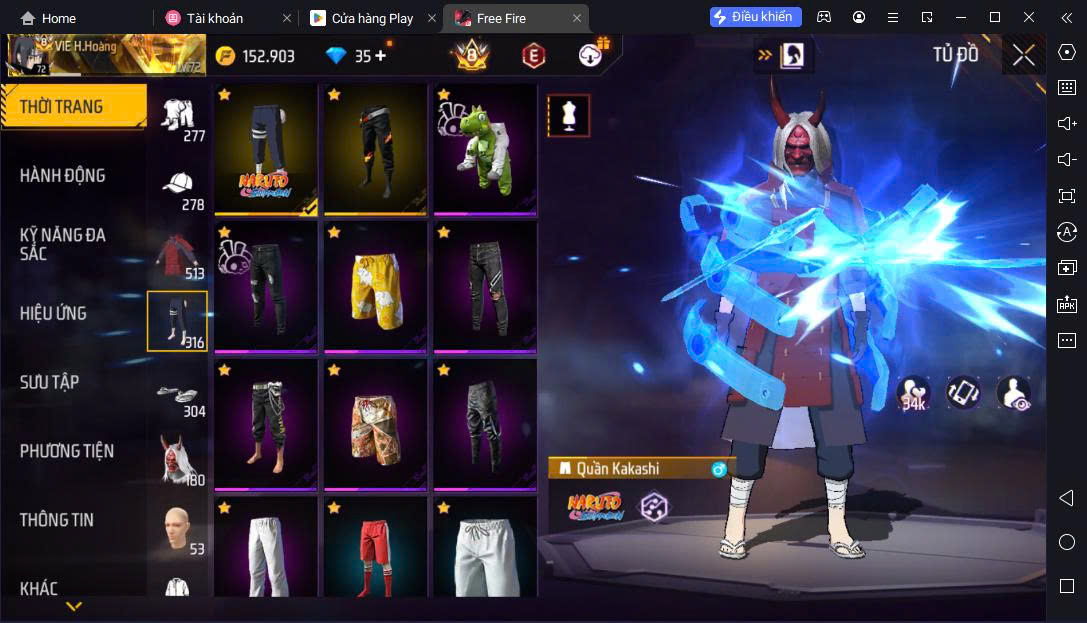The width and height of the screenshot is (1087, 623).
Task: Show the cap headwear subcategory
Action: click(x=178, y=186)
